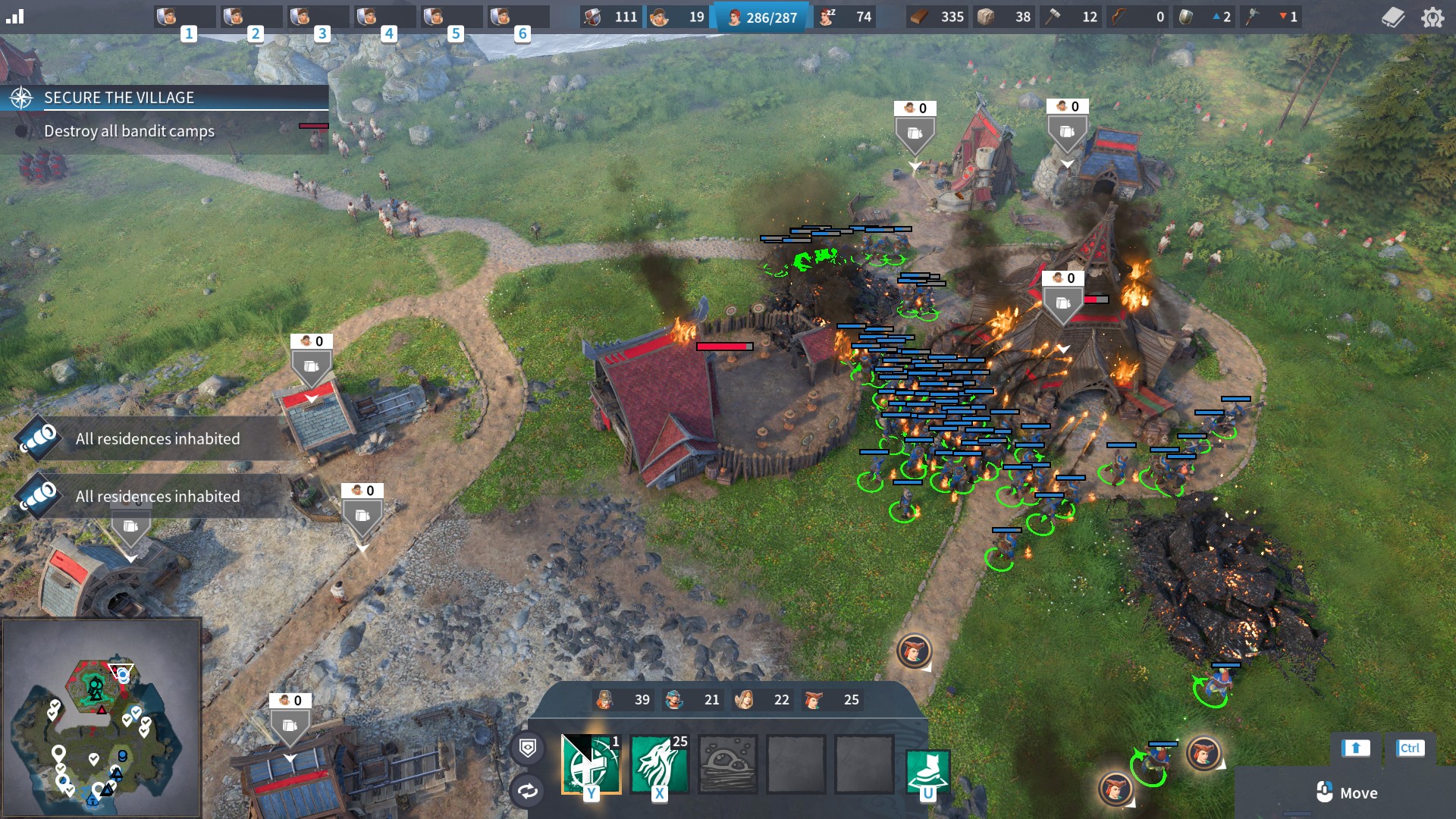Click the circular arrows swap button
Screen dimensions: 1456x819
point(528,791)
